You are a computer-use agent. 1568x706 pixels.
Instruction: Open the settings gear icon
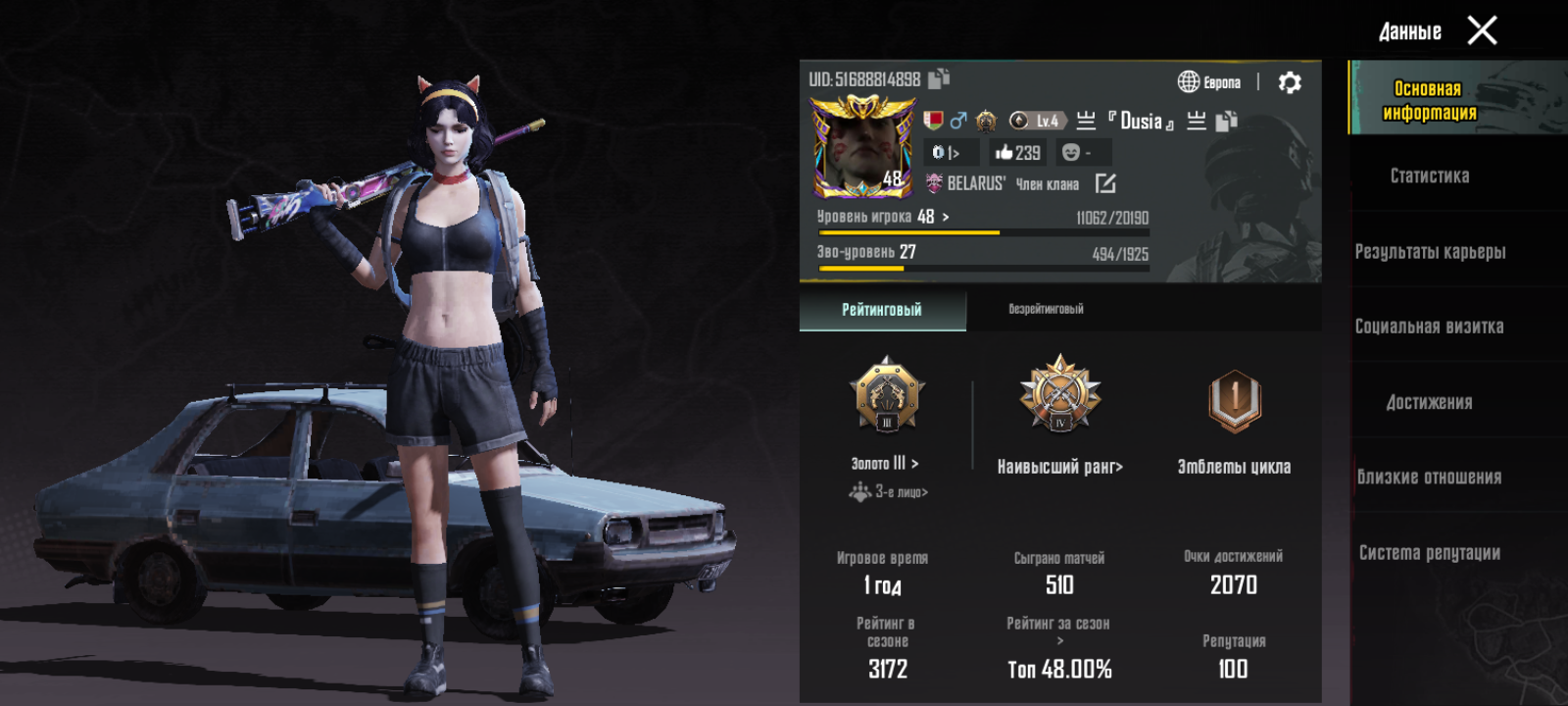(1289, 81)
